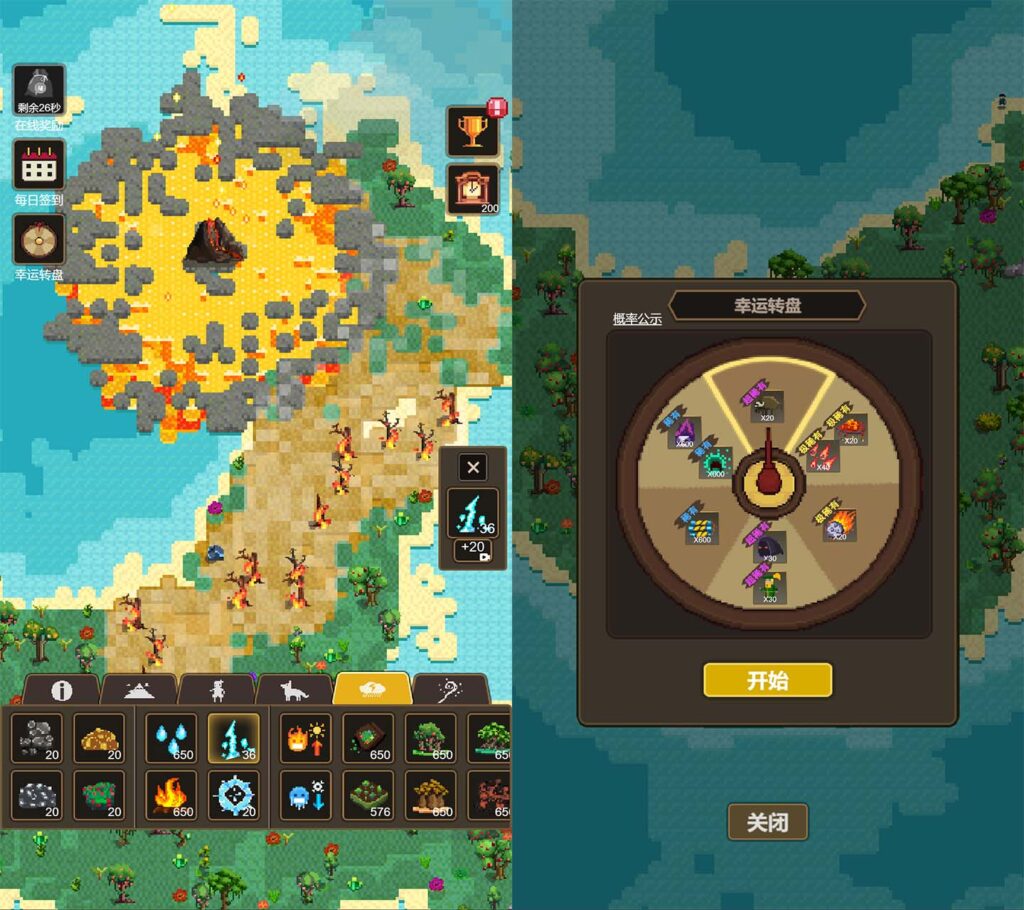Select the campfire flame power

(x=171, y=796)
